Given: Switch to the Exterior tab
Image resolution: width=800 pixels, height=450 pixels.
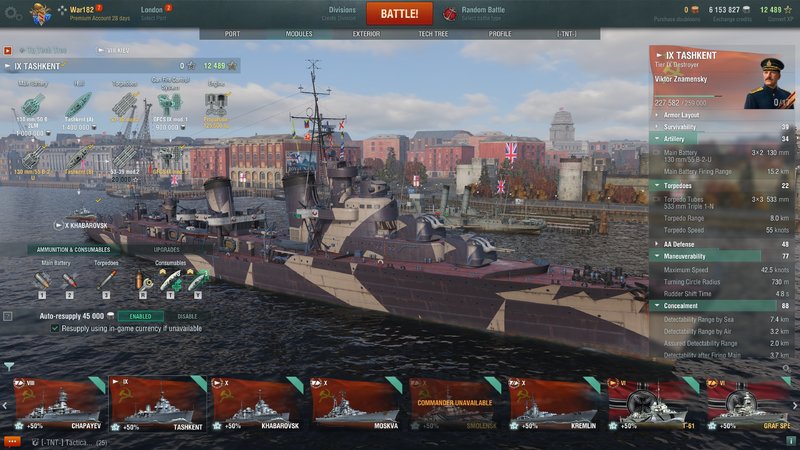Looking at the screenshot, I should [366, 33].
